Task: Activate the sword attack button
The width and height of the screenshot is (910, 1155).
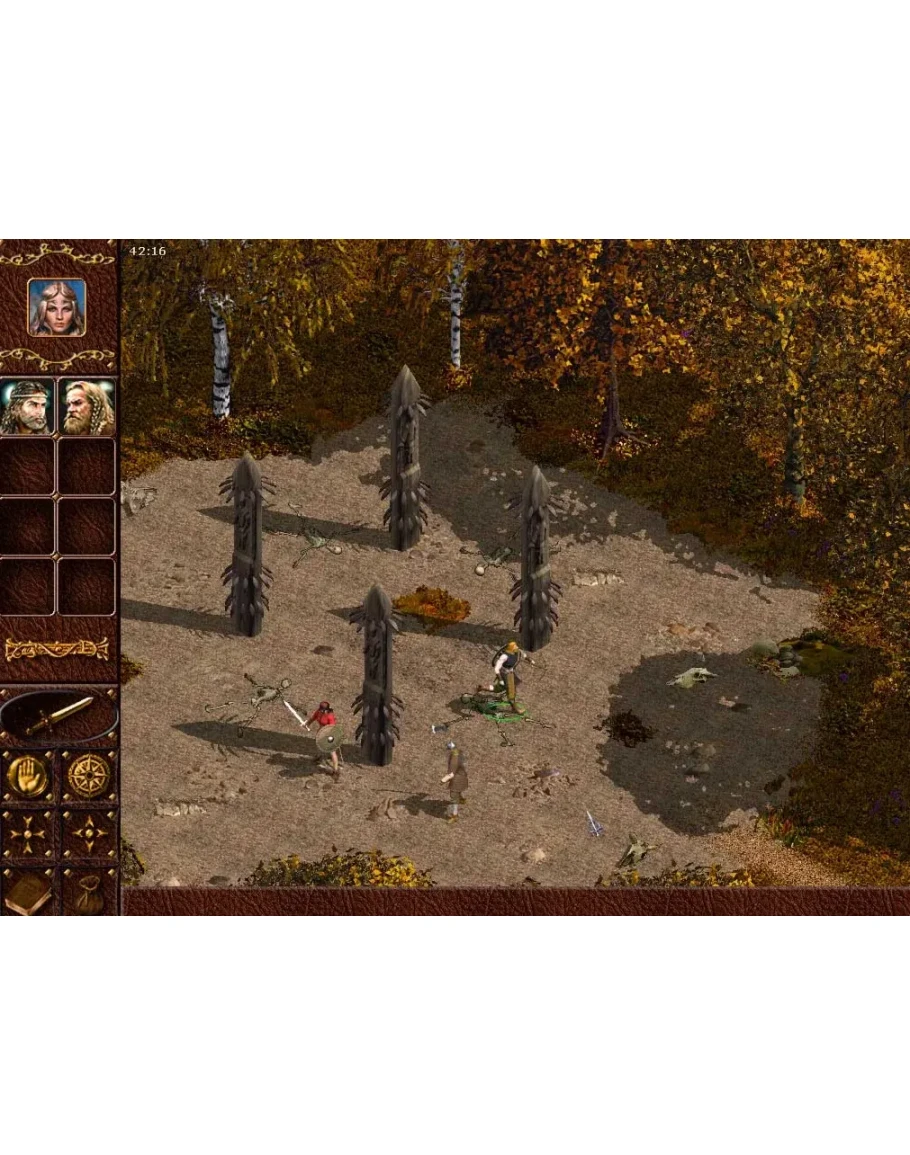Action: (x=58, y=716)
